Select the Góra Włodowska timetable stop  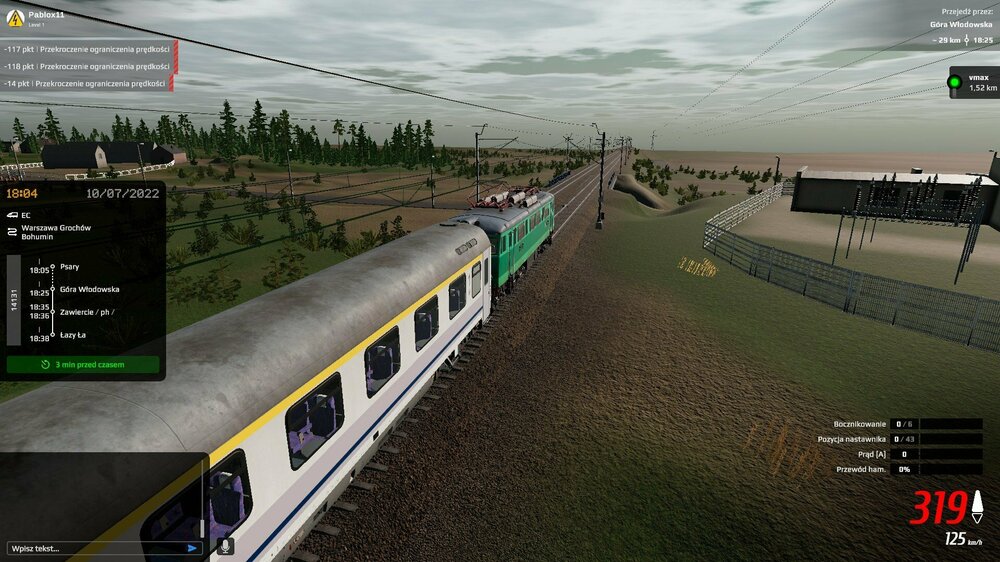(x=89, y=289)
